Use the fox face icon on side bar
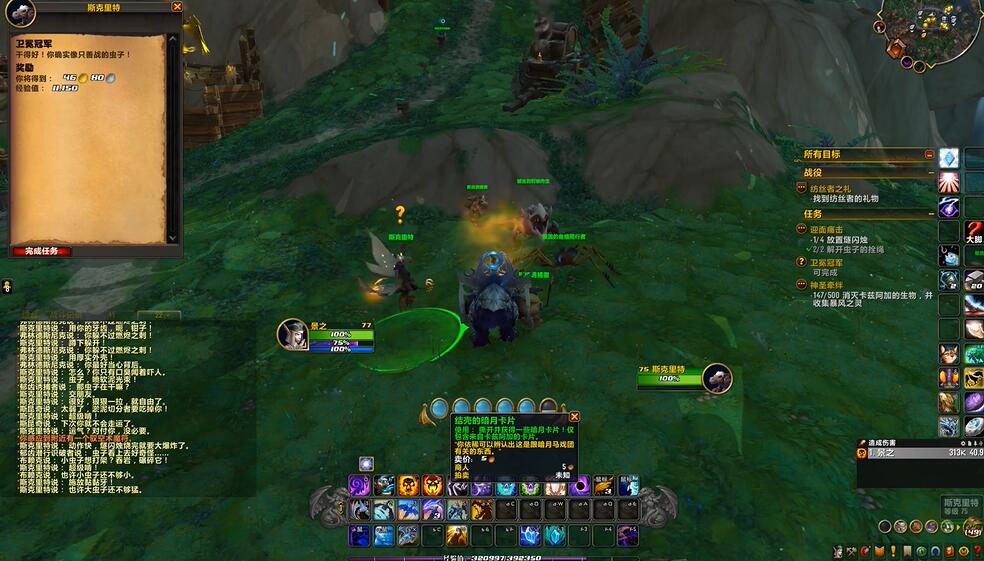This screenshot has height=561, width=984. [x=948, y=354]
